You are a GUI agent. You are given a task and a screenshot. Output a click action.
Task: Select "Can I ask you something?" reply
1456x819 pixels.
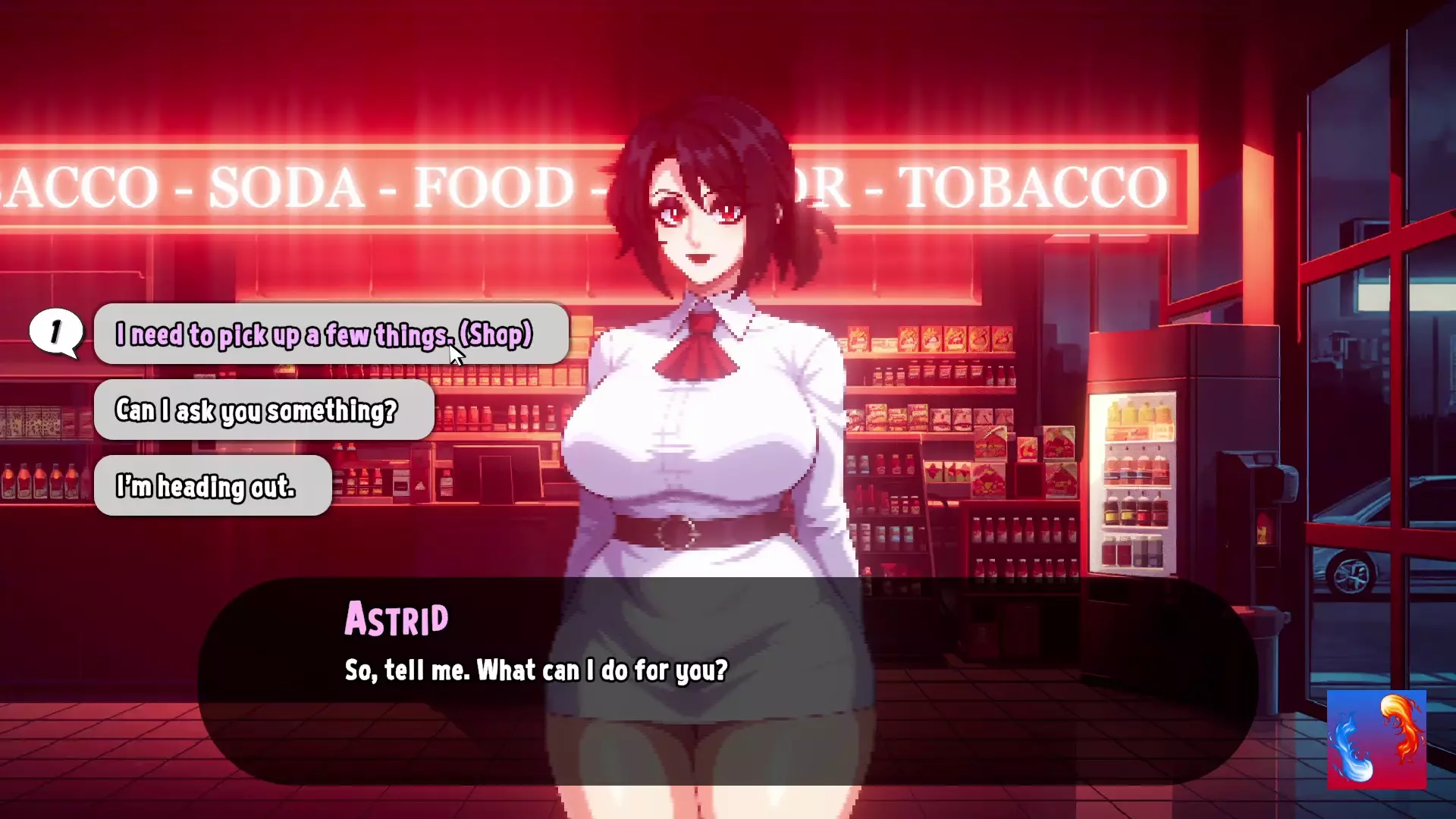click(x=263, y=410)
